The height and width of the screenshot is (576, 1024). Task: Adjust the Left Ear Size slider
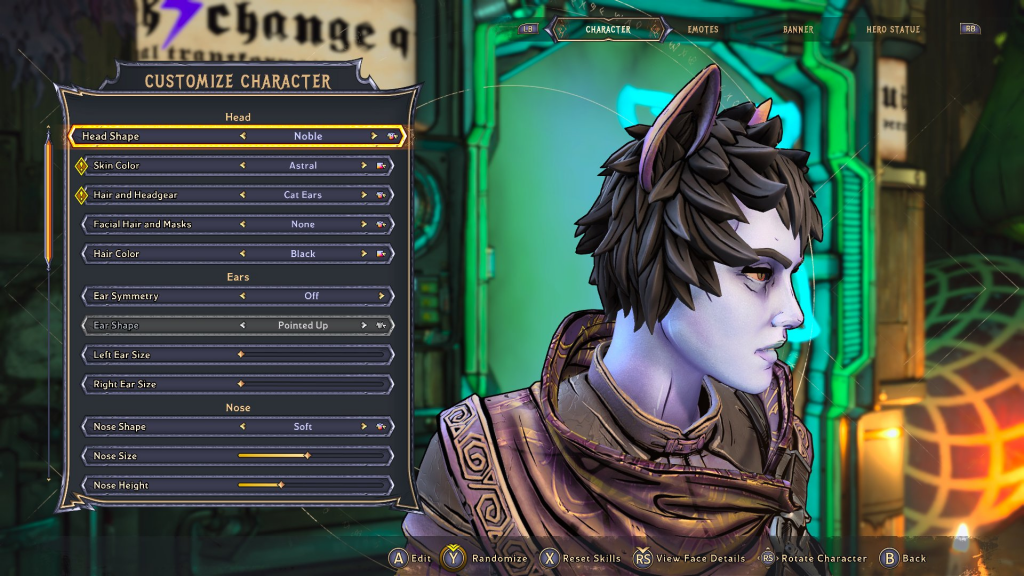[x=311, y=355]
